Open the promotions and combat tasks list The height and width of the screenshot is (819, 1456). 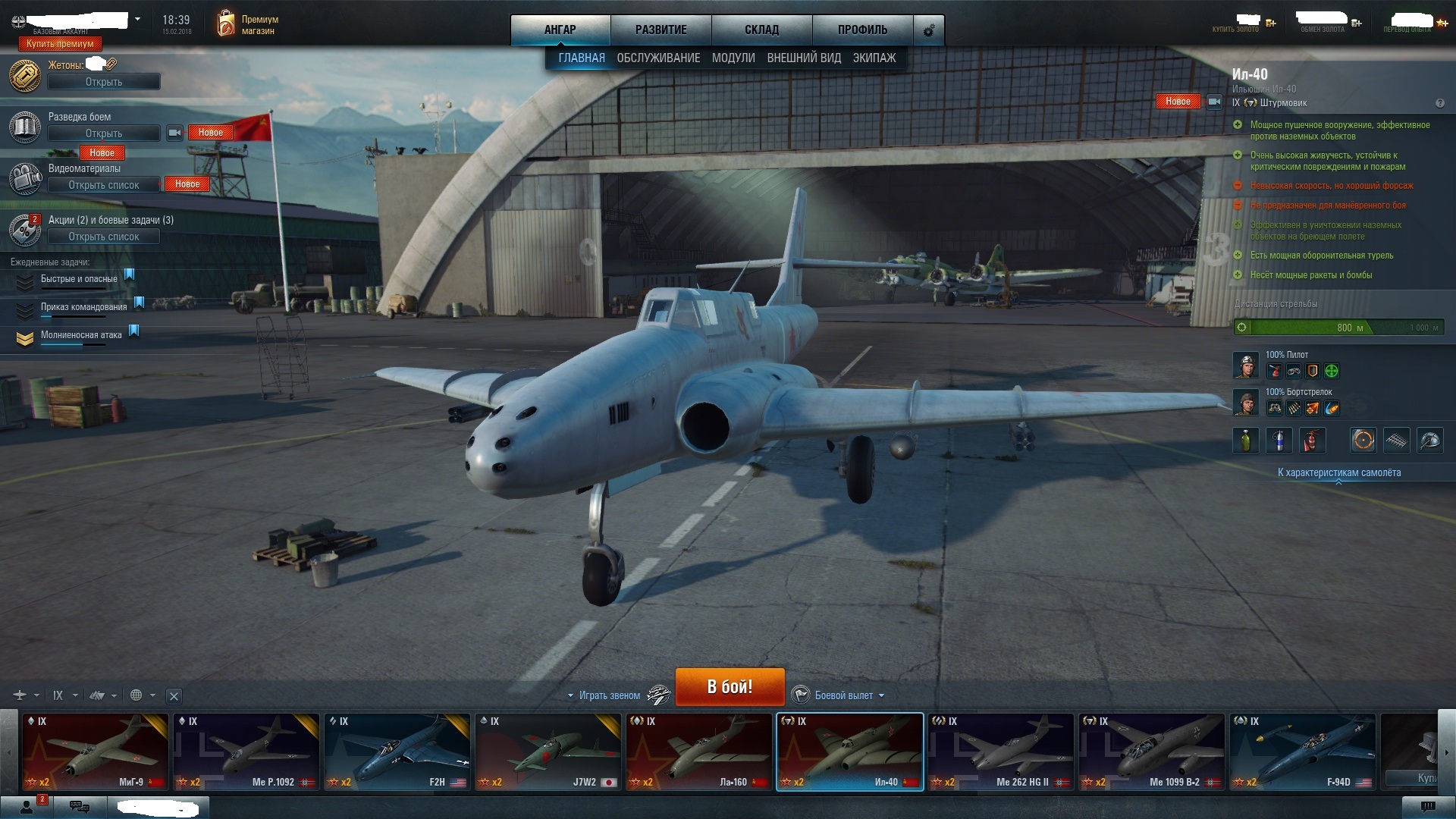104,237
